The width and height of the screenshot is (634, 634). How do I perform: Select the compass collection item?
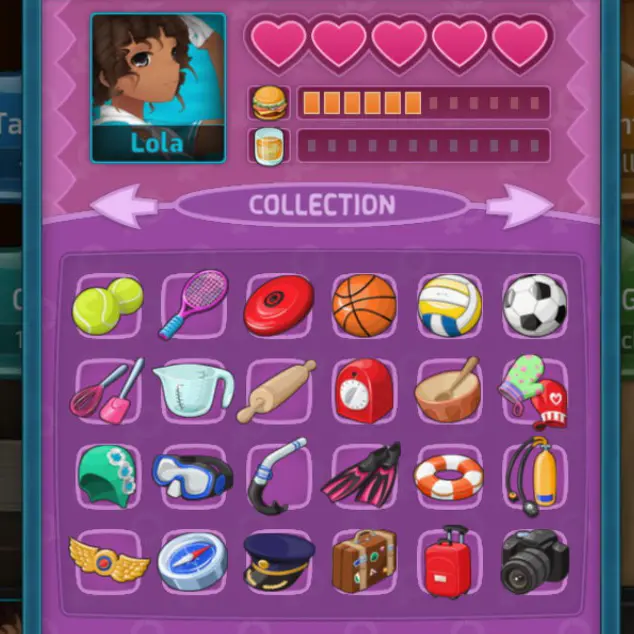(192, 562)
